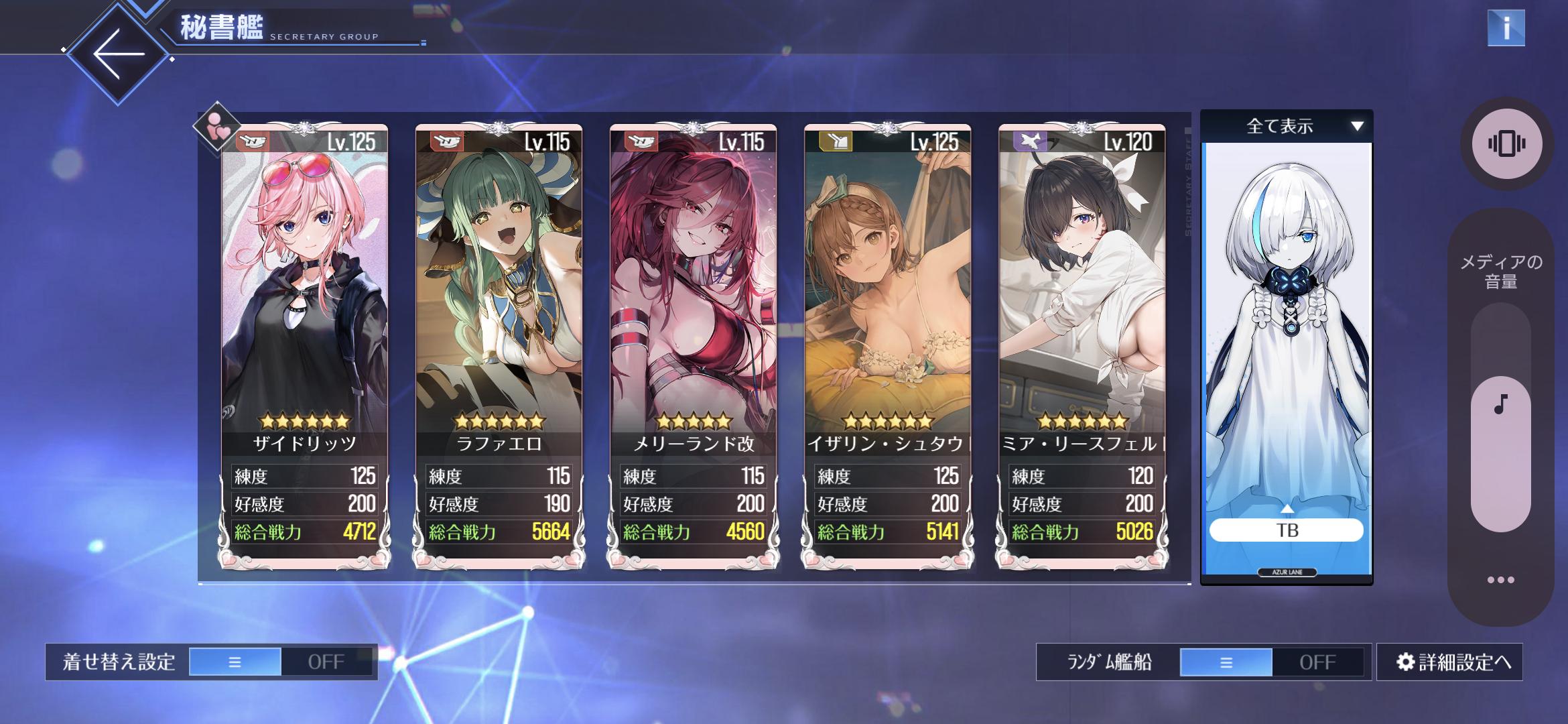Choose the メリーランド改 secretary card
Screen dimensions: 1568x724
click(693, 302)
